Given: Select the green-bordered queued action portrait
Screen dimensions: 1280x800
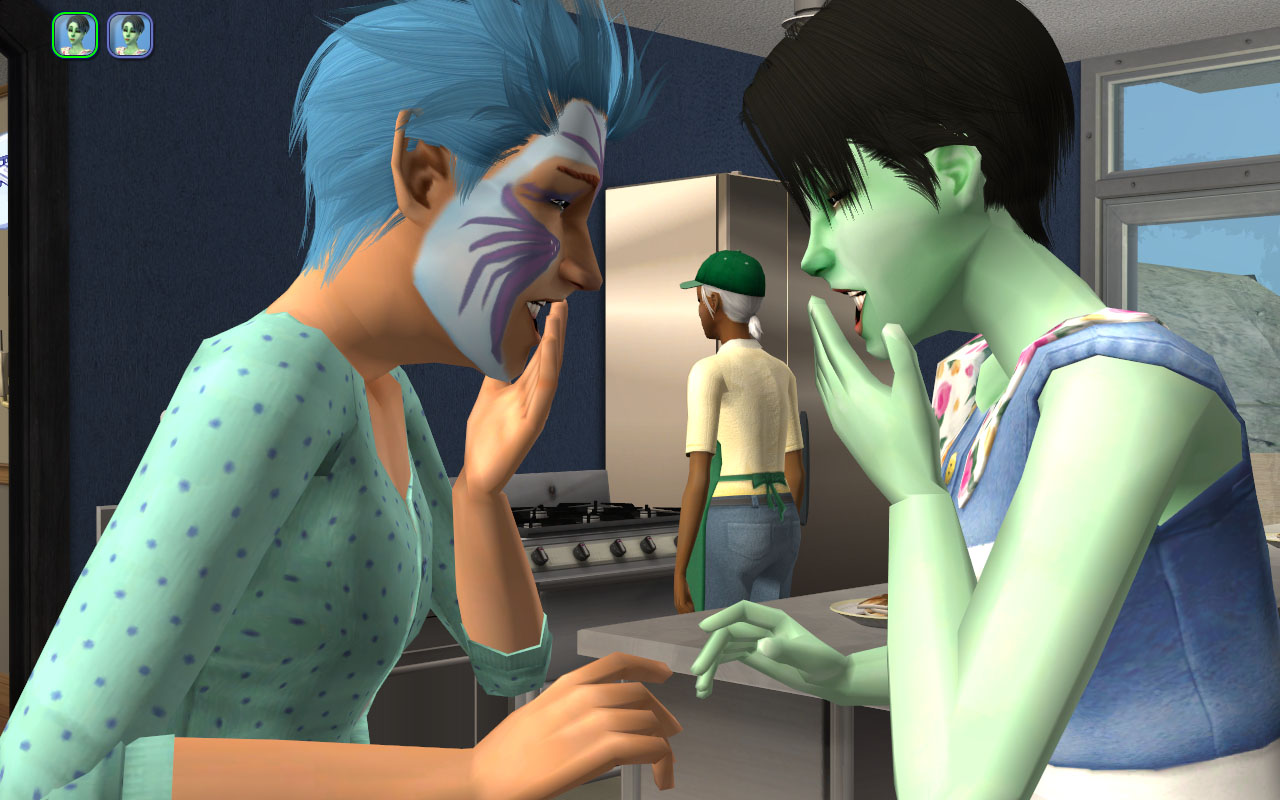Looking at the screenshot, I should (75, 35).
